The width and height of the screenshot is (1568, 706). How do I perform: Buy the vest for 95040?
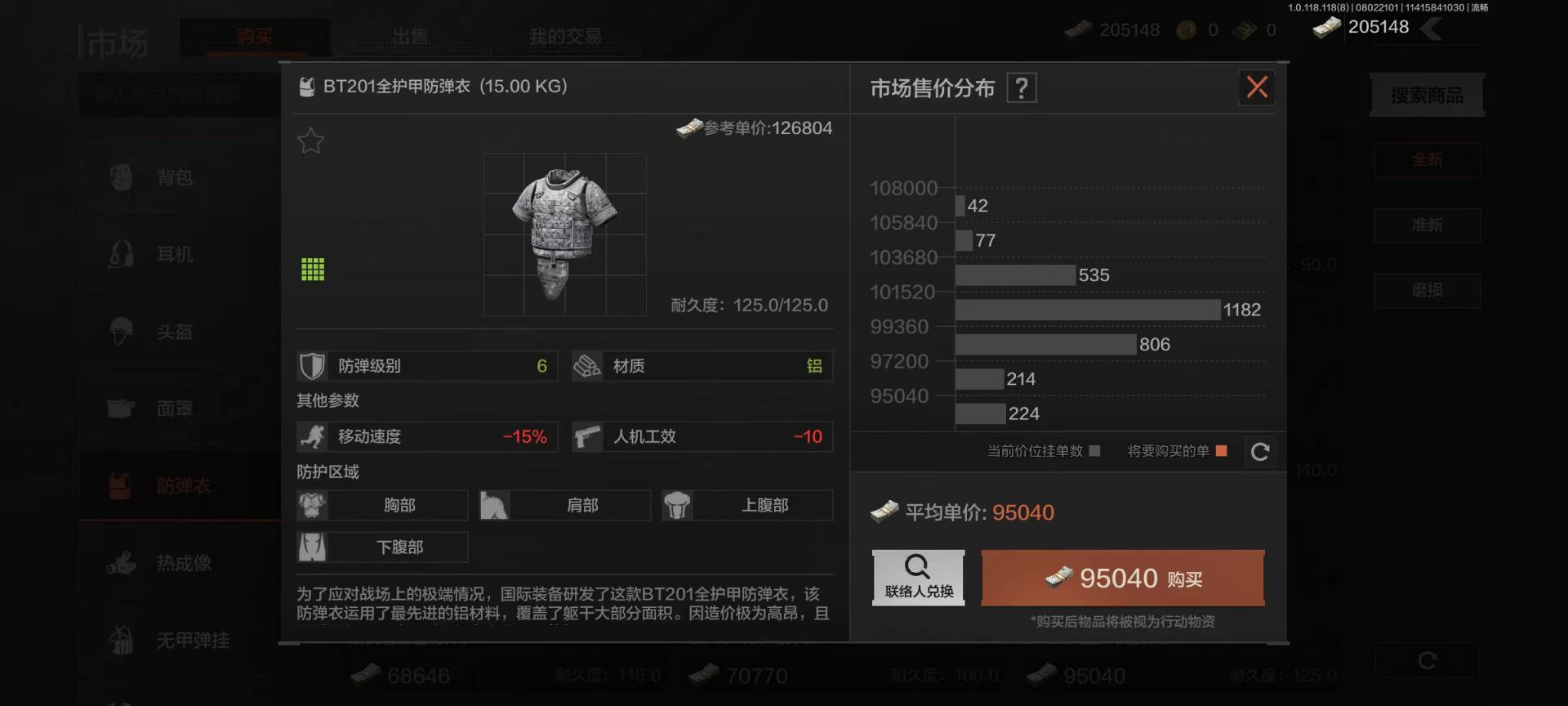click(1122, 578)
